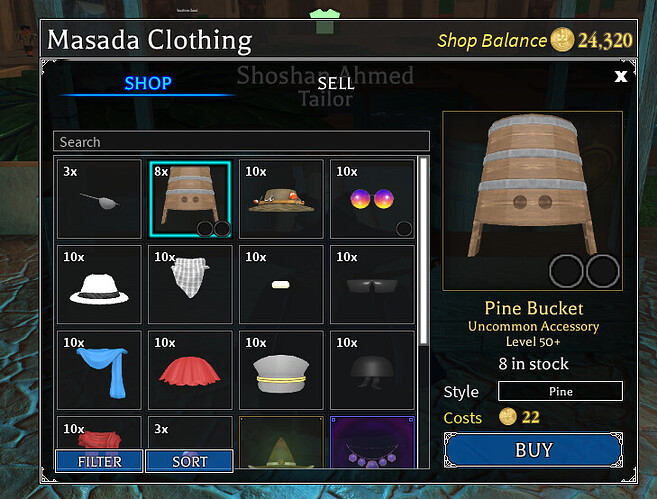Choose the dark sunglasses item
657x499 pixels.
click(x=372, y=285)
